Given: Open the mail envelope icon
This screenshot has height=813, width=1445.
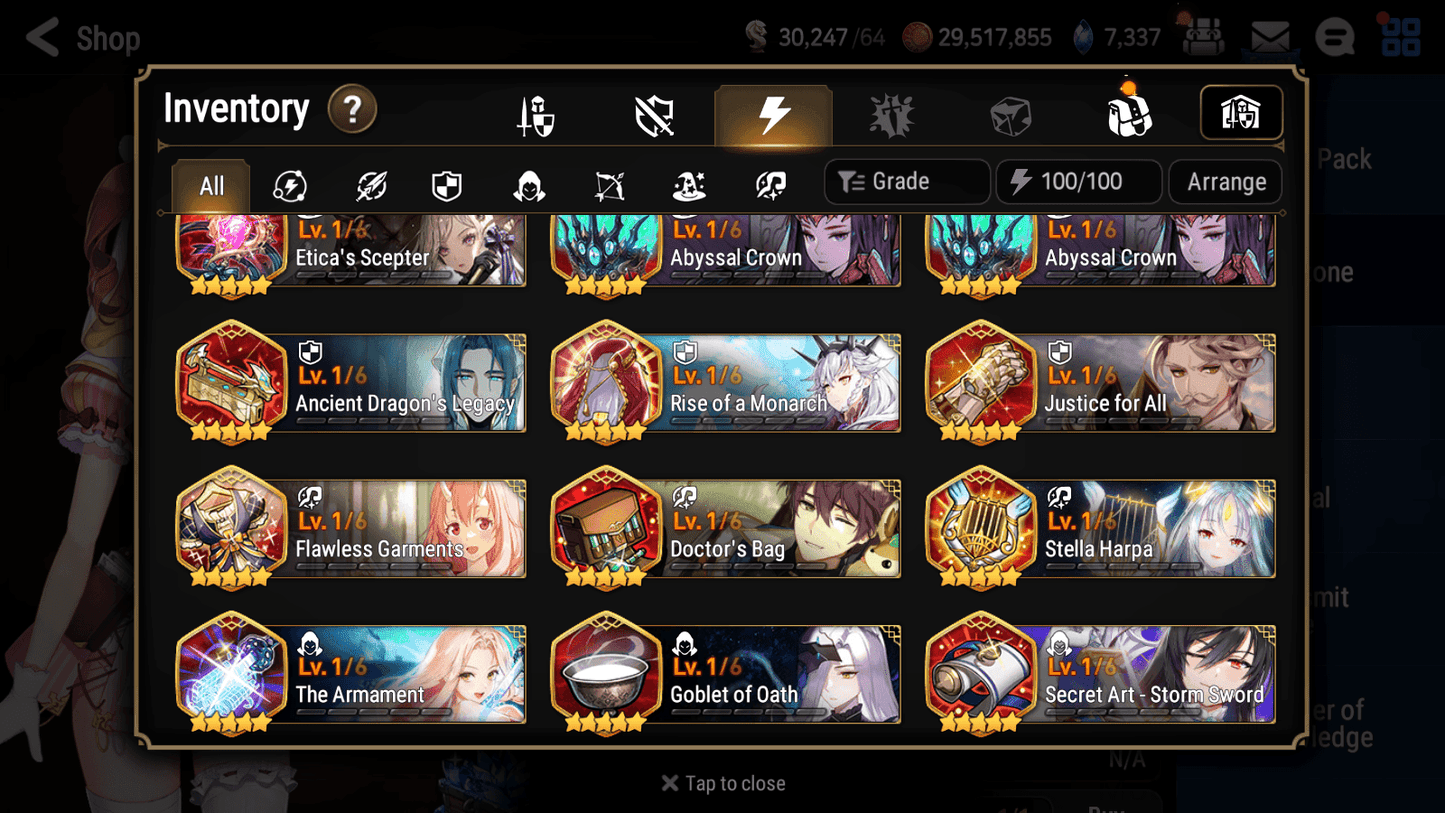Looking at the screenshot, I should pyautogui.click(x=1269, y=37).
